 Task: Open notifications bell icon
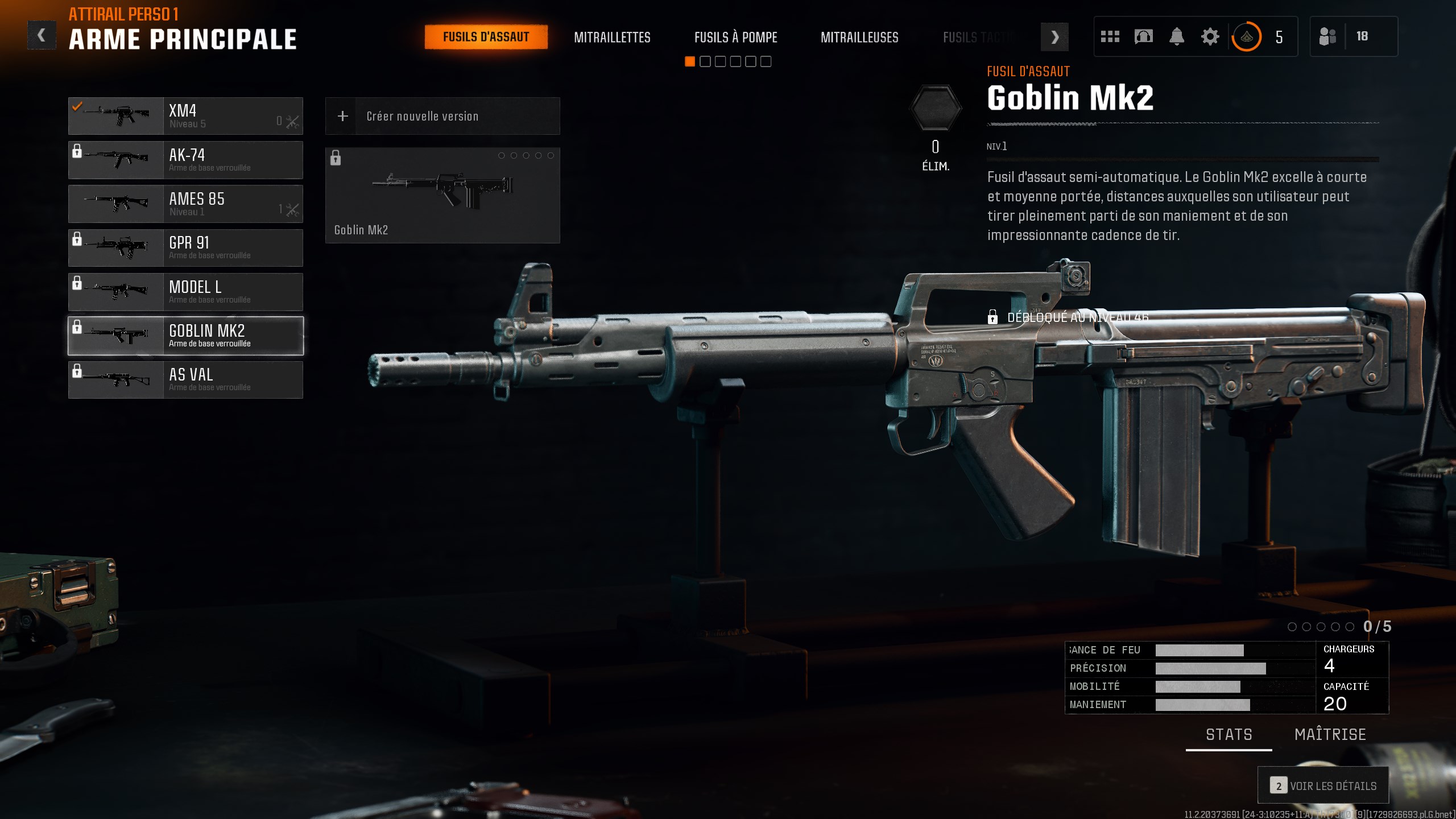tap(1177, 36)
